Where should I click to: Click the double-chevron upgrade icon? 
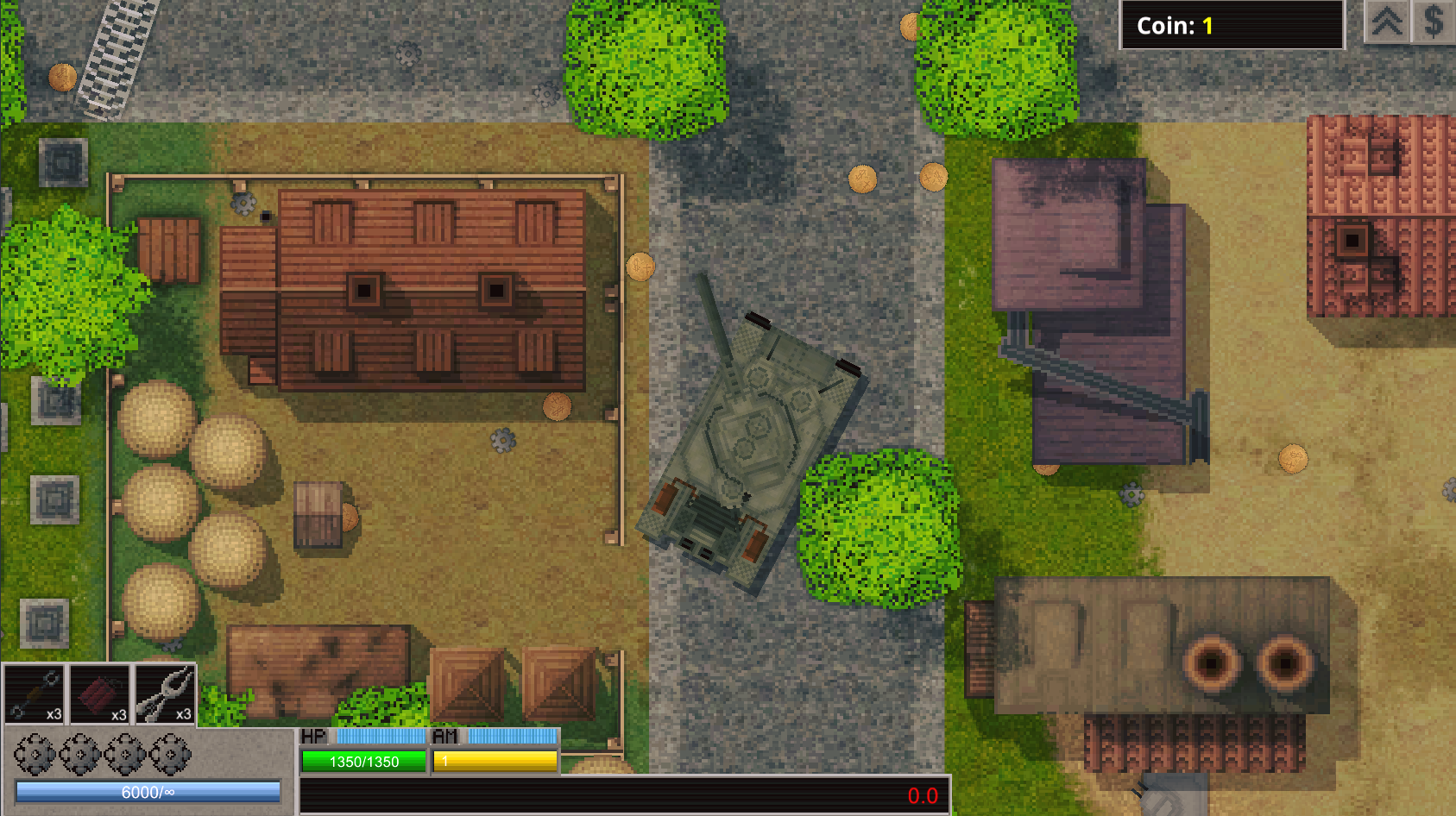(1388, 23)
